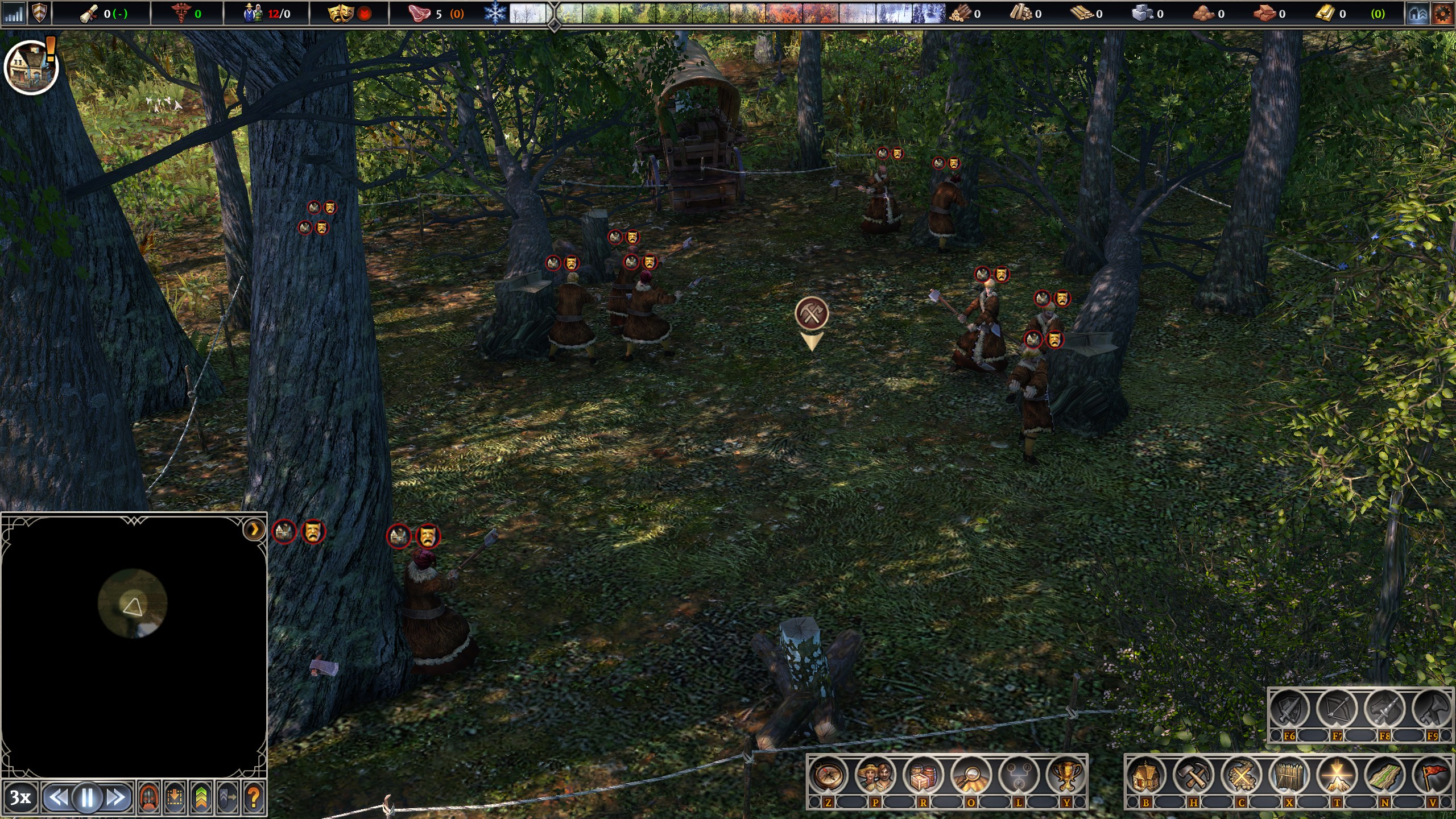Open the barrels and crates resources panel
This screenshot has height=819, width=1456.
coord(923,776)
